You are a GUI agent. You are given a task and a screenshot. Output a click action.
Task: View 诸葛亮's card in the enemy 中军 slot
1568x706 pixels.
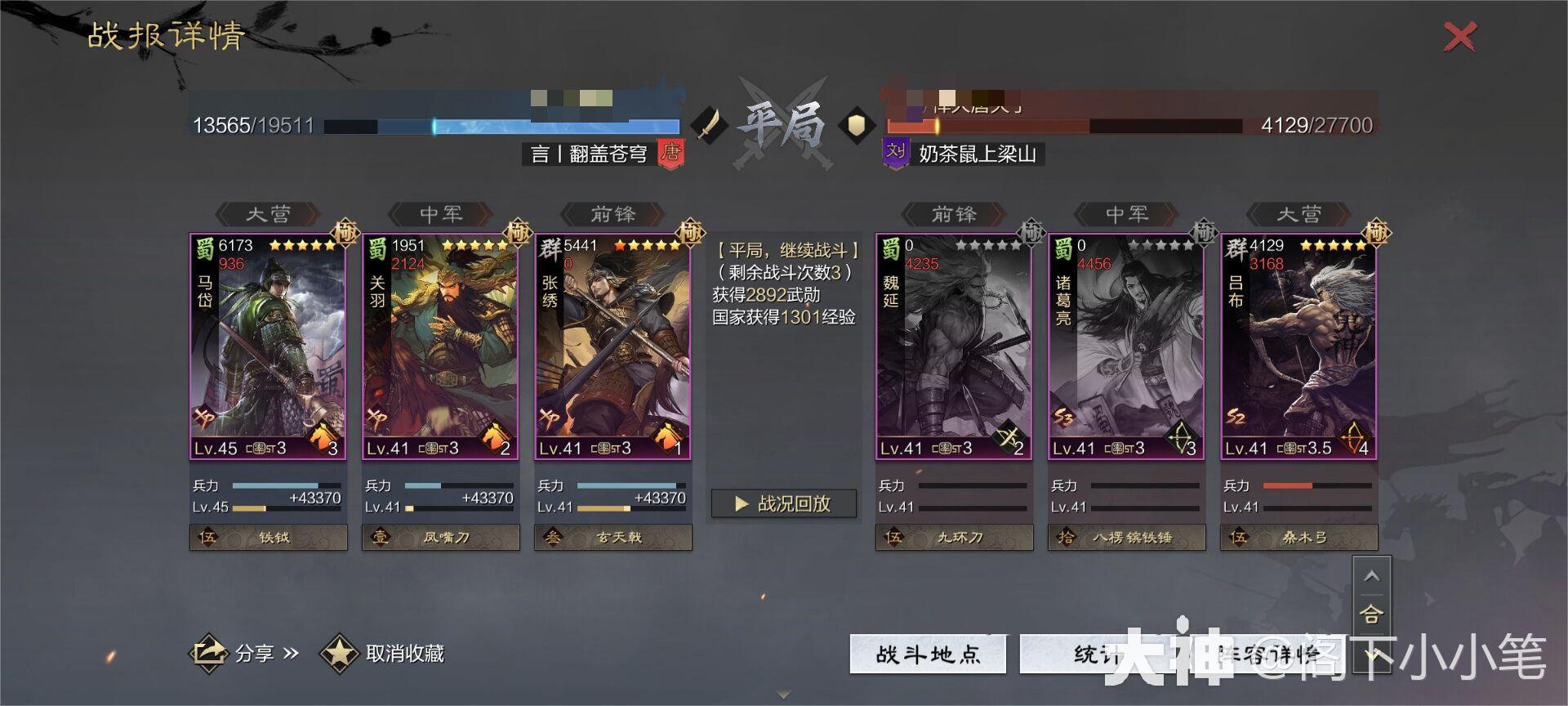pos(1126,343)
